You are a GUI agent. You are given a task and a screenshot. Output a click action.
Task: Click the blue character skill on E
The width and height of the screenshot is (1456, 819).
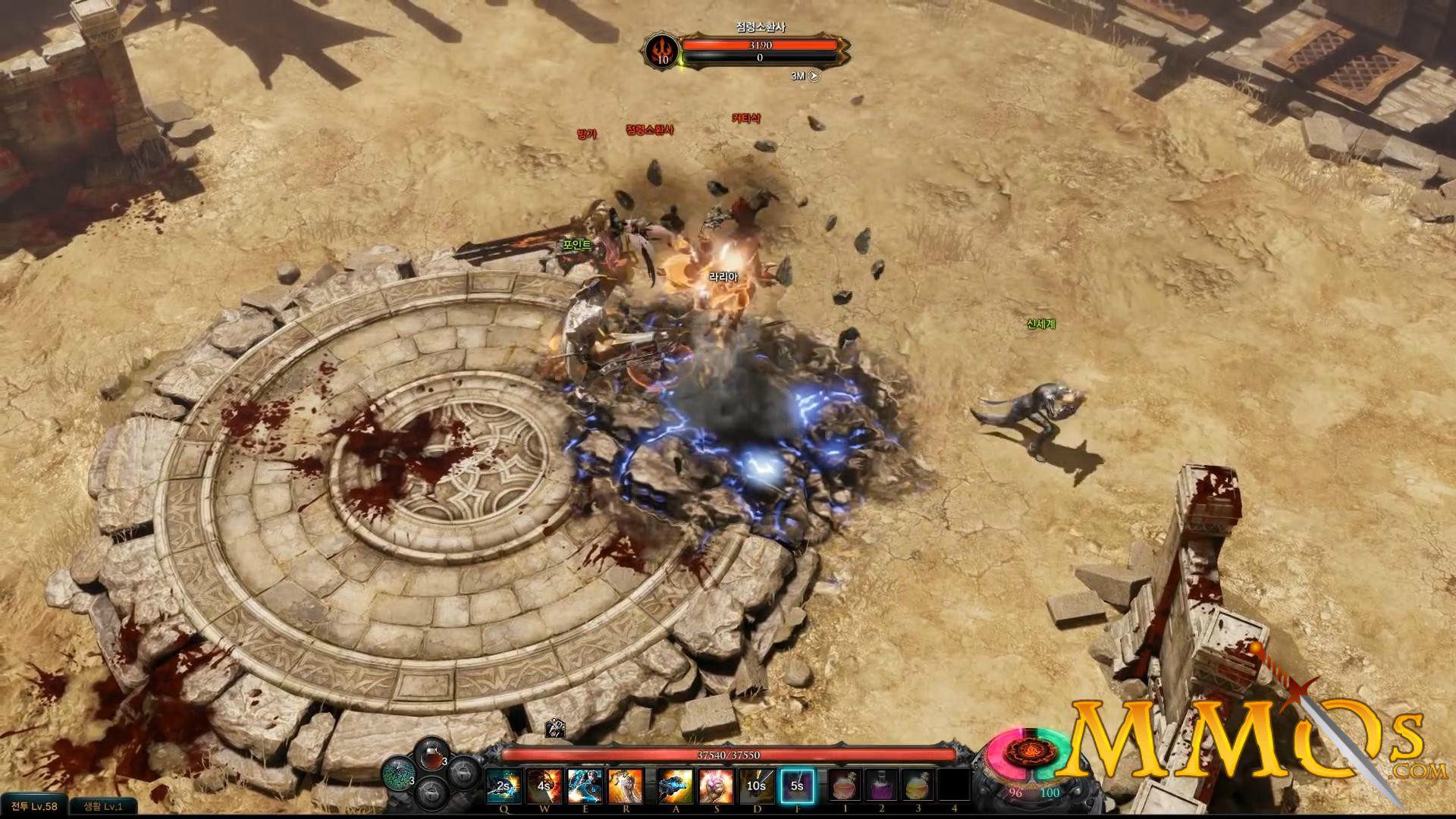(585, 784)
